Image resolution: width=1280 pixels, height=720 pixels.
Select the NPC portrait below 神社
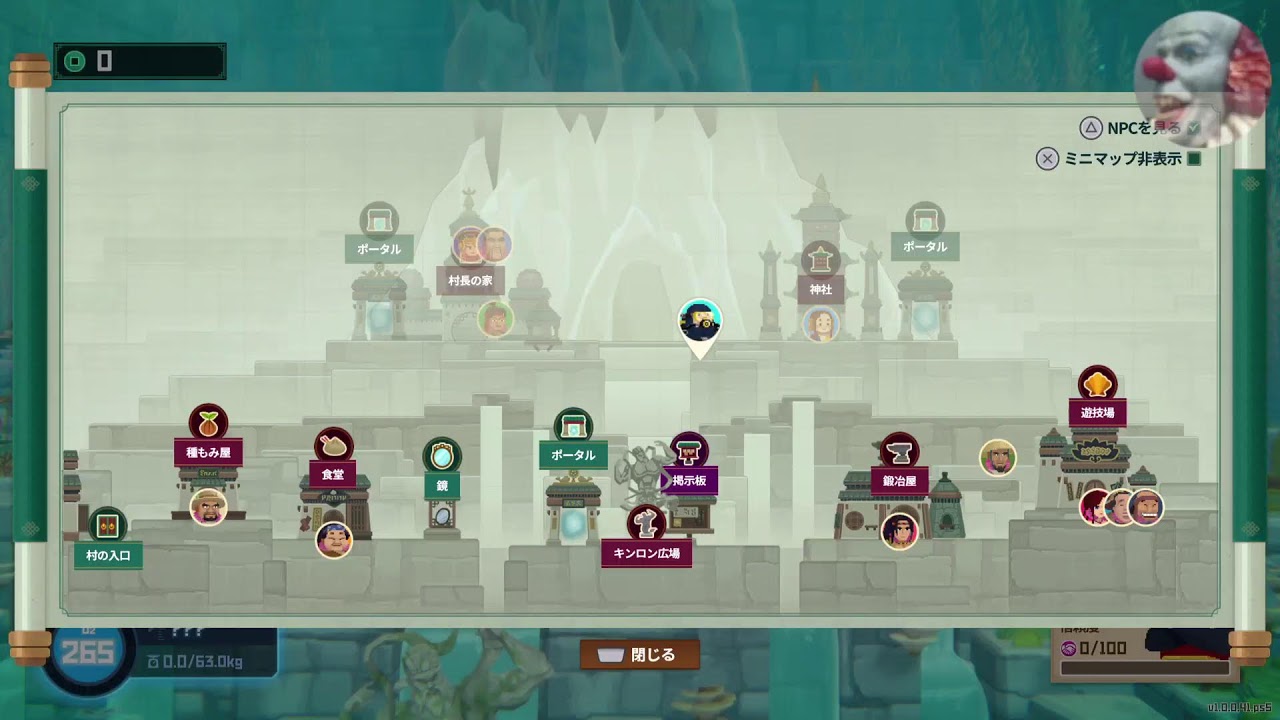pyautogui.click(x=821, y=324)
